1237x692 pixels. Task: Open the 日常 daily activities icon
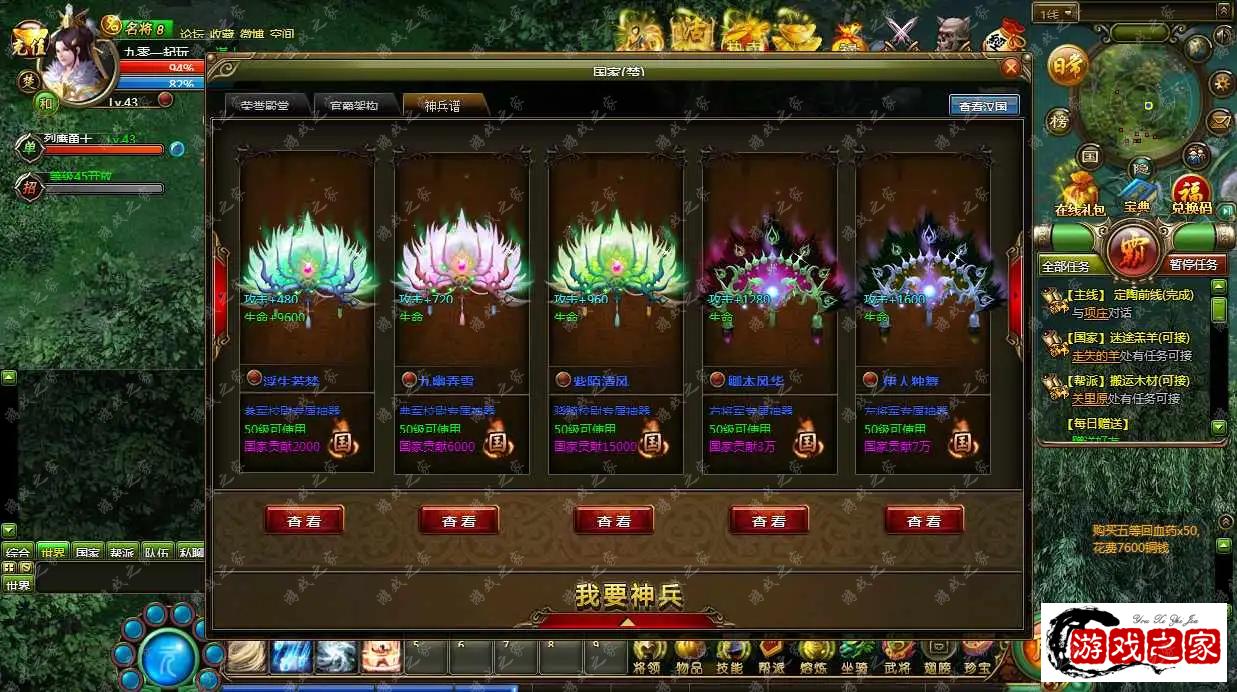(x=1067, y=67)
